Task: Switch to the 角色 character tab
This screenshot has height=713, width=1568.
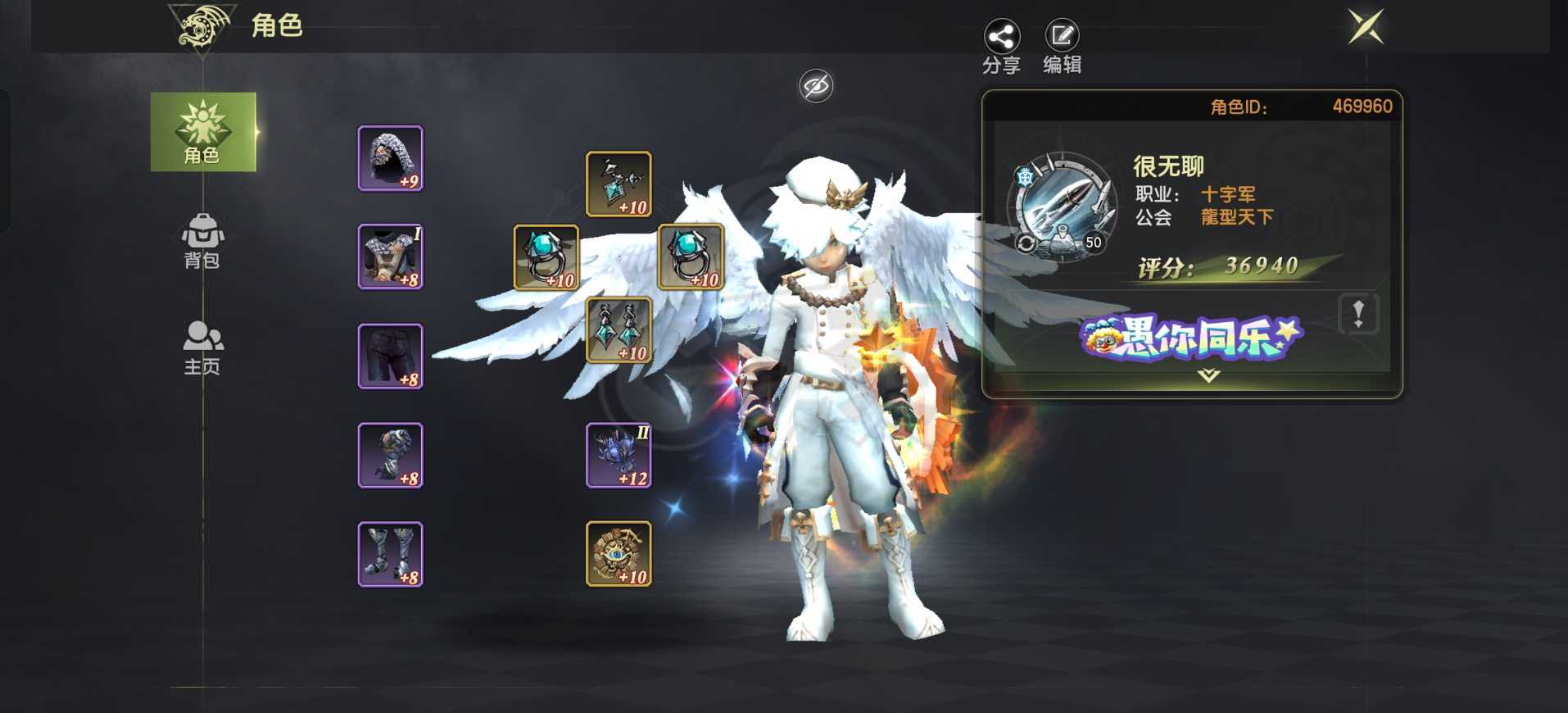Action: (x=202, y=133)
